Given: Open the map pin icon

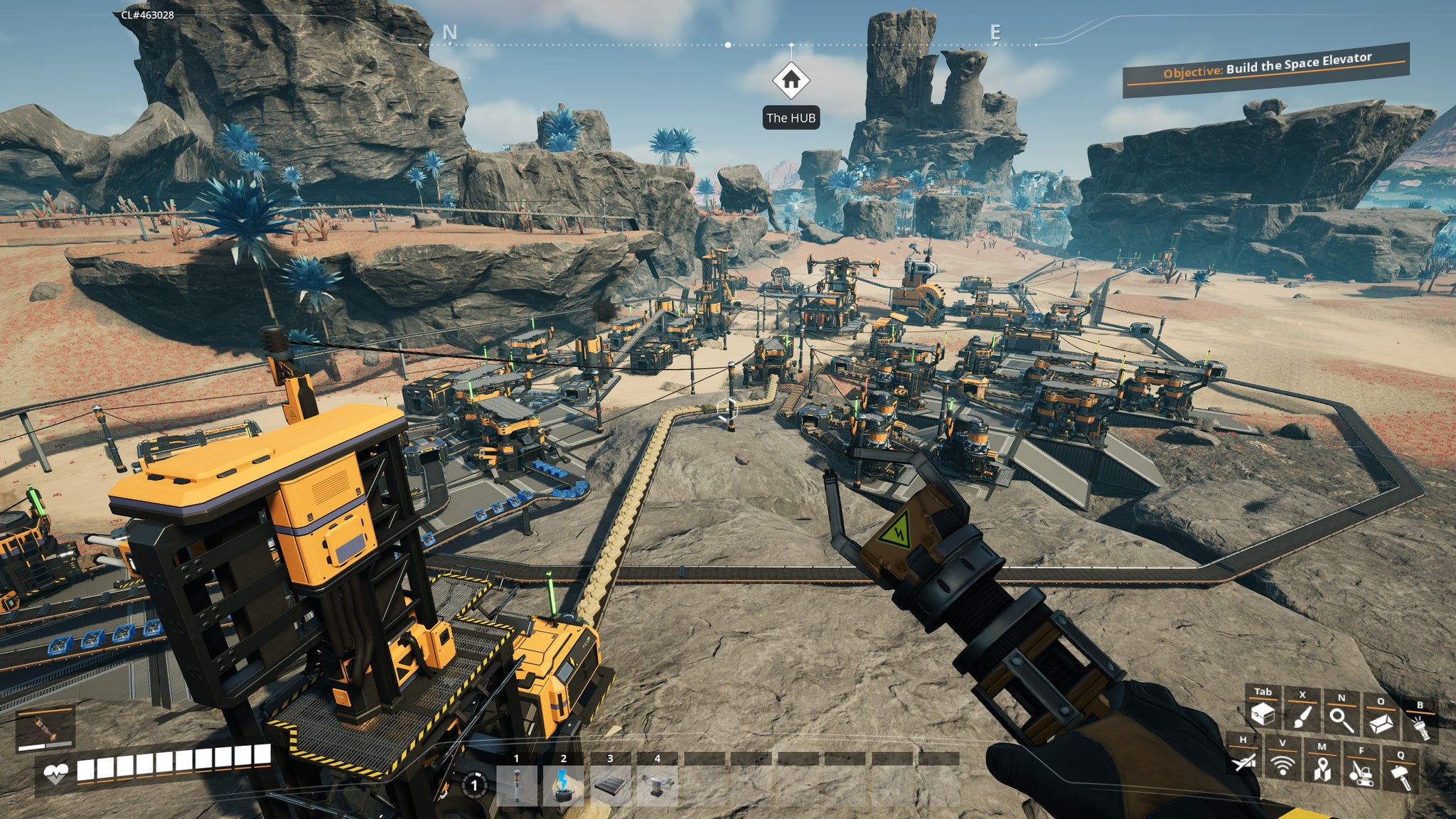Looking at the screenshot, I should pos(1322,769).
